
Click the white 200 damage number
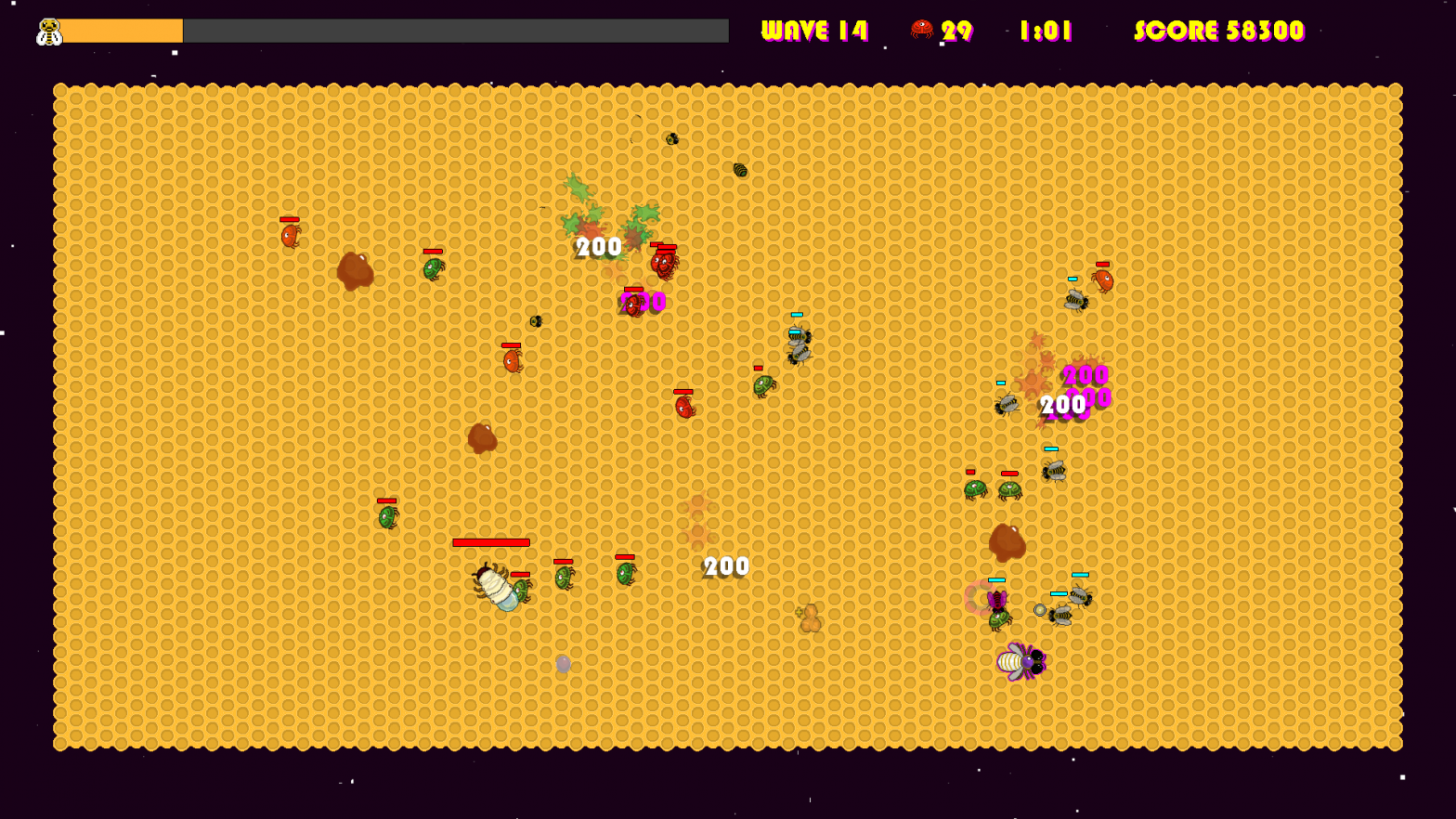[725, 565]
